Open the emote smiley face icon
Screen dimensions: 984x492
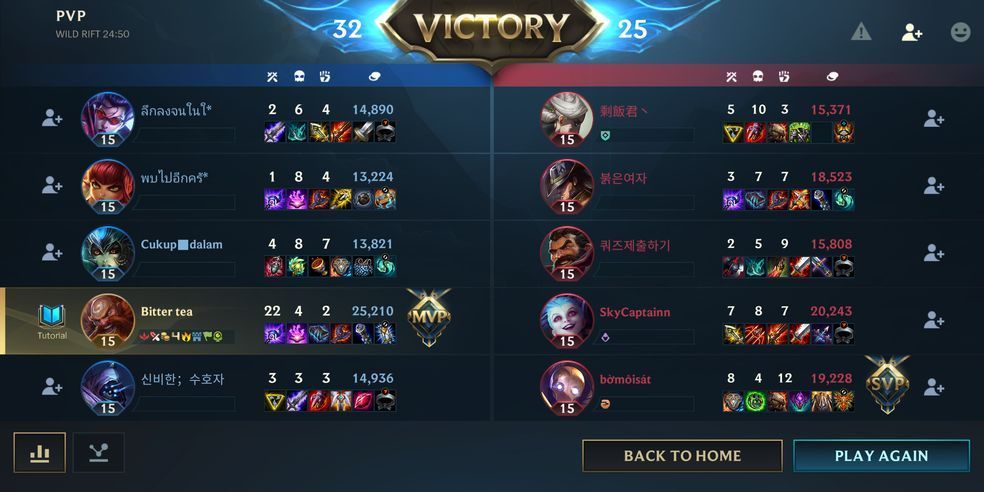click(x=960, y=32)
